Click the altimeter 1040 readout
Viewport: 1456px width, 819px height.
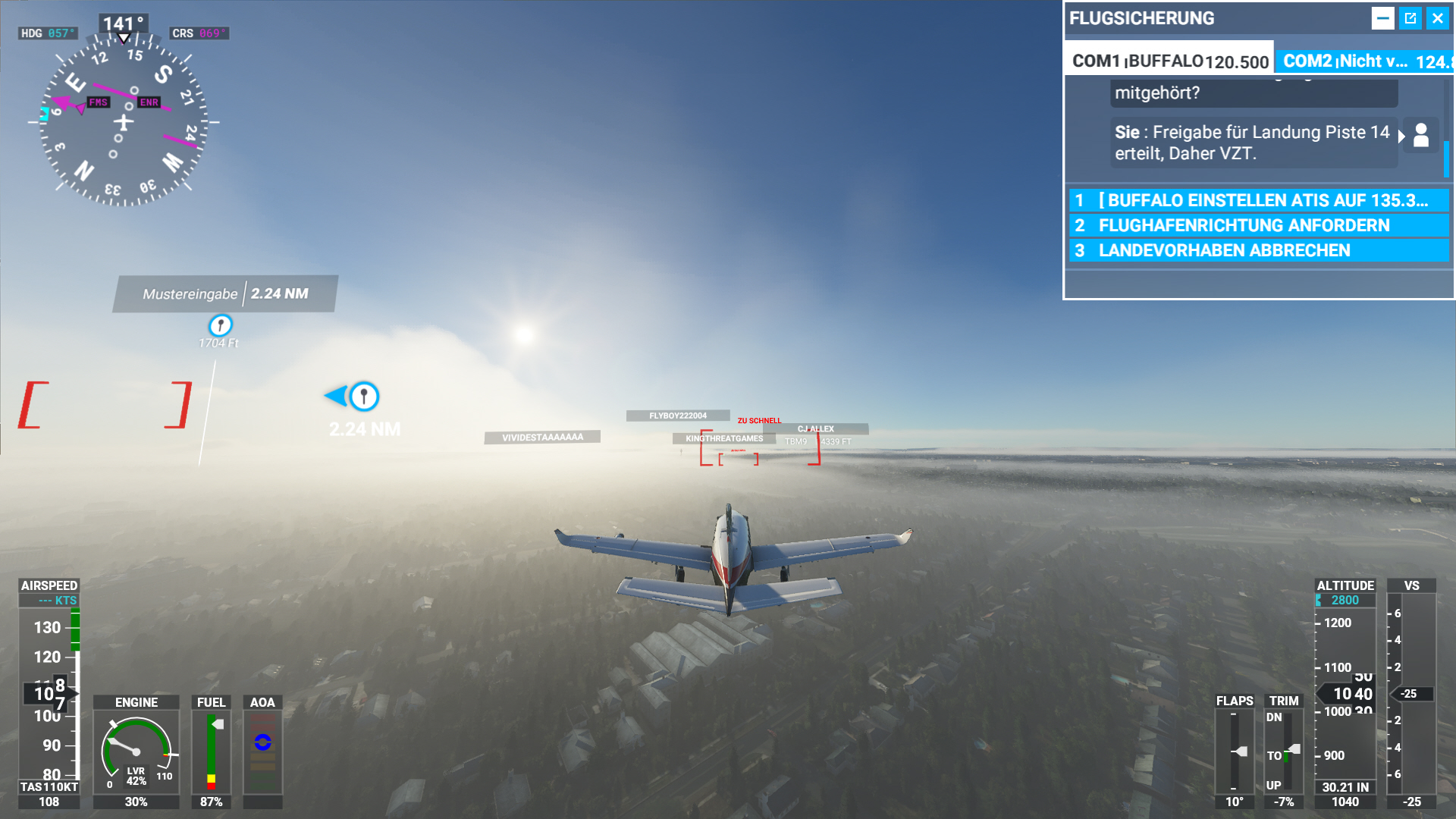[1346, 802]
